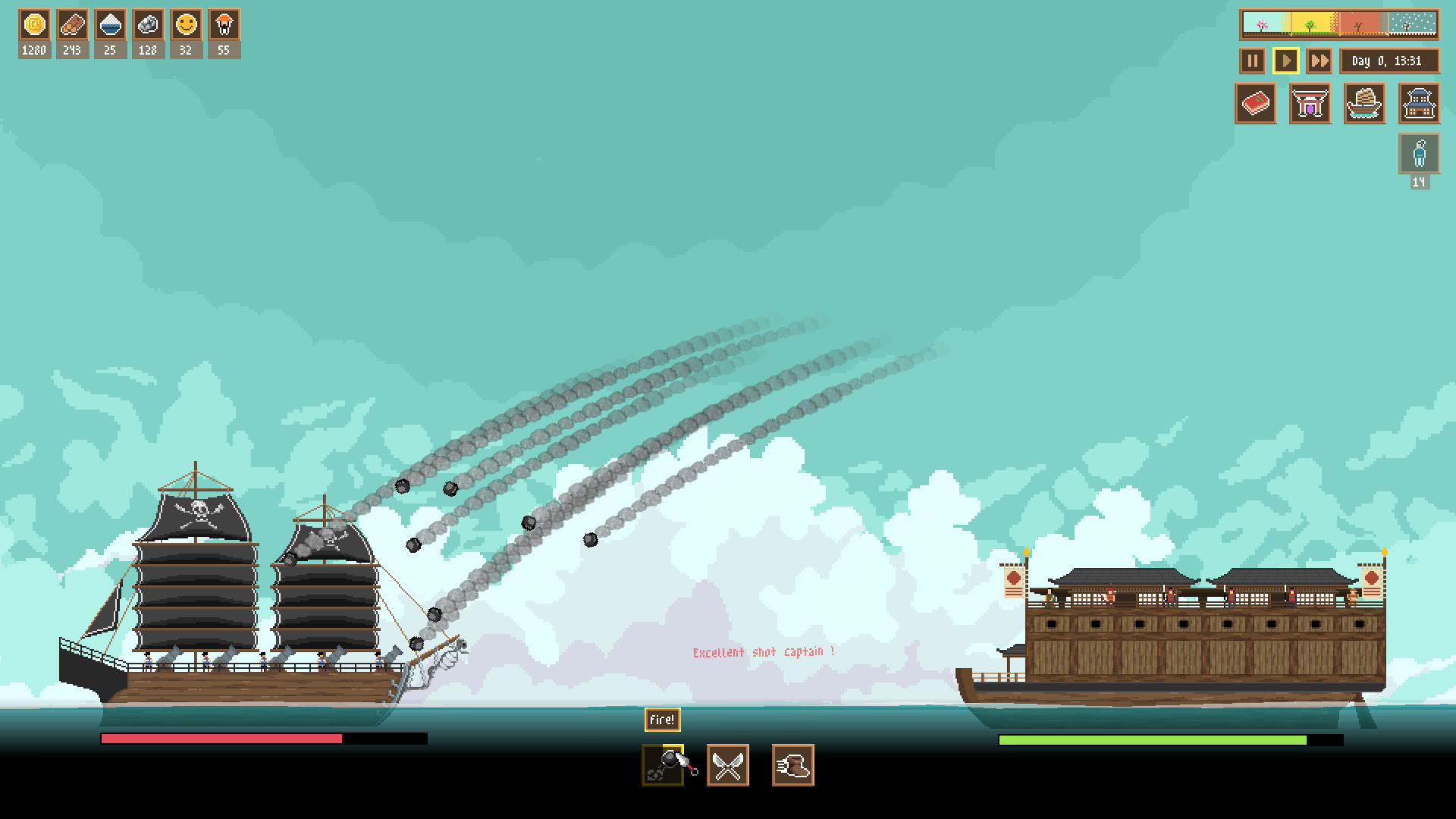This screenshot has height=819, width=1456.
Task: Select the retreat boot icon
Action: pyautogui.click(x=792, y=765)
